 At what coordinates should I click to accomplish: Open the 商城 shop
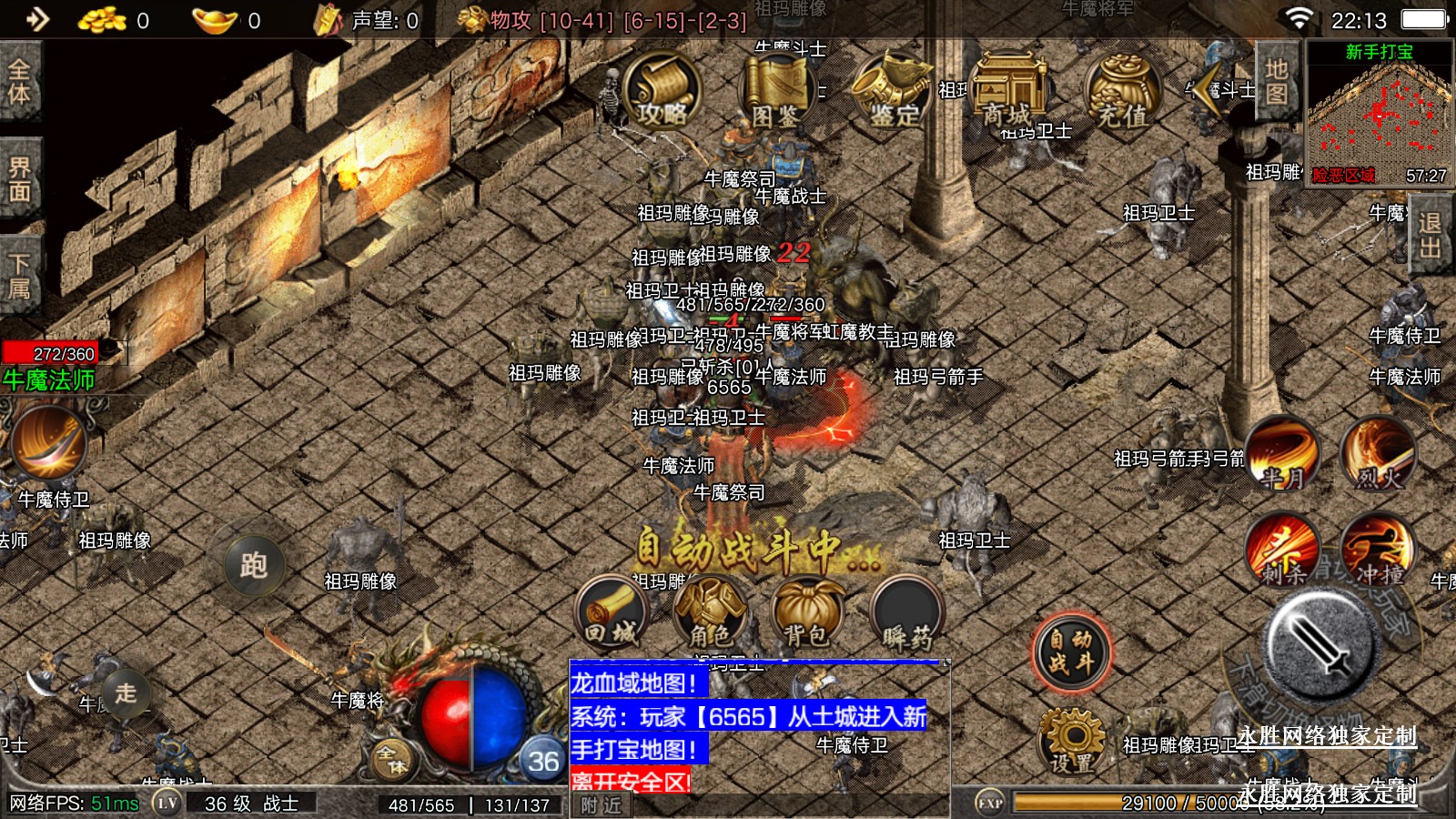[1008, 91]
